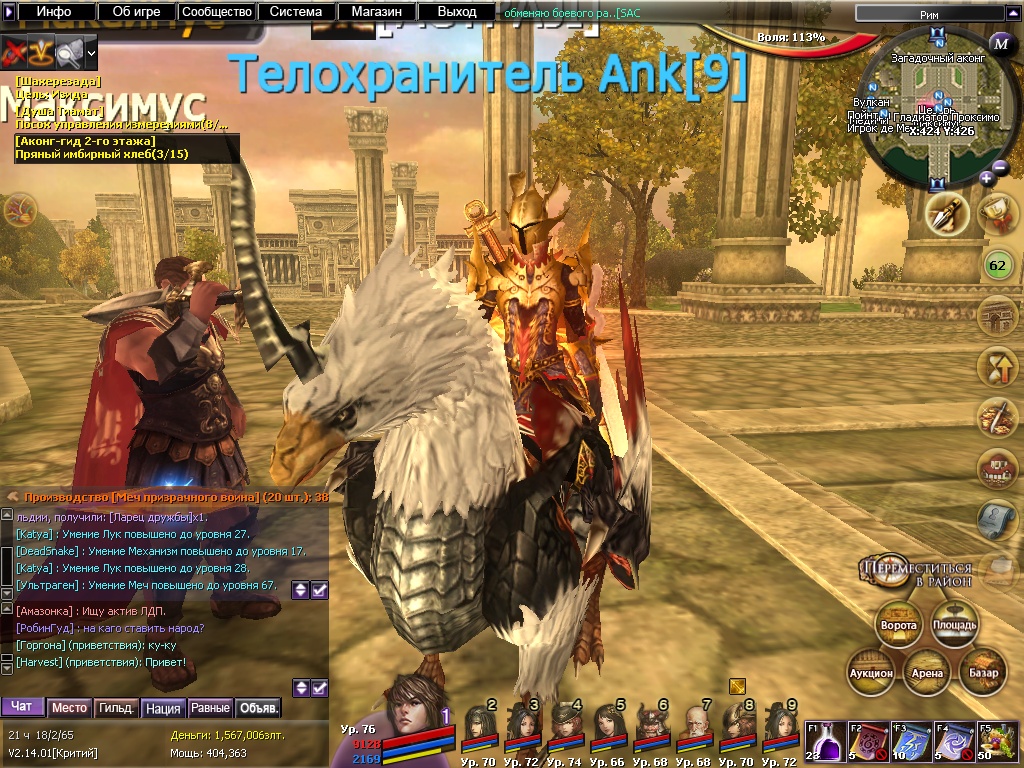Select the Гильд. guild chat tab

[x=116, y=707]
